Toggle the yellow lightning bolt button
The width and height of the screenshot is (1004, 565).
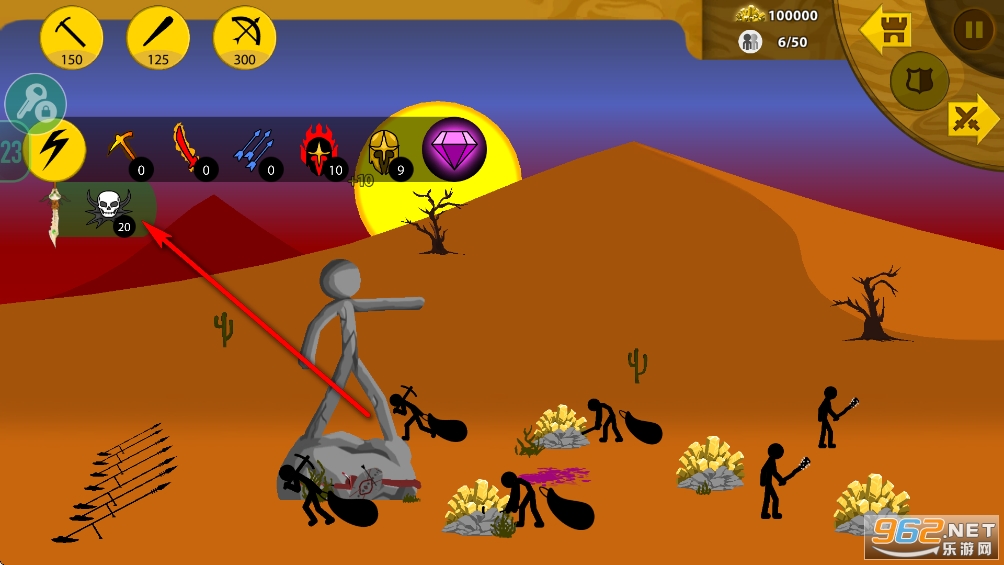click(56, 149)
